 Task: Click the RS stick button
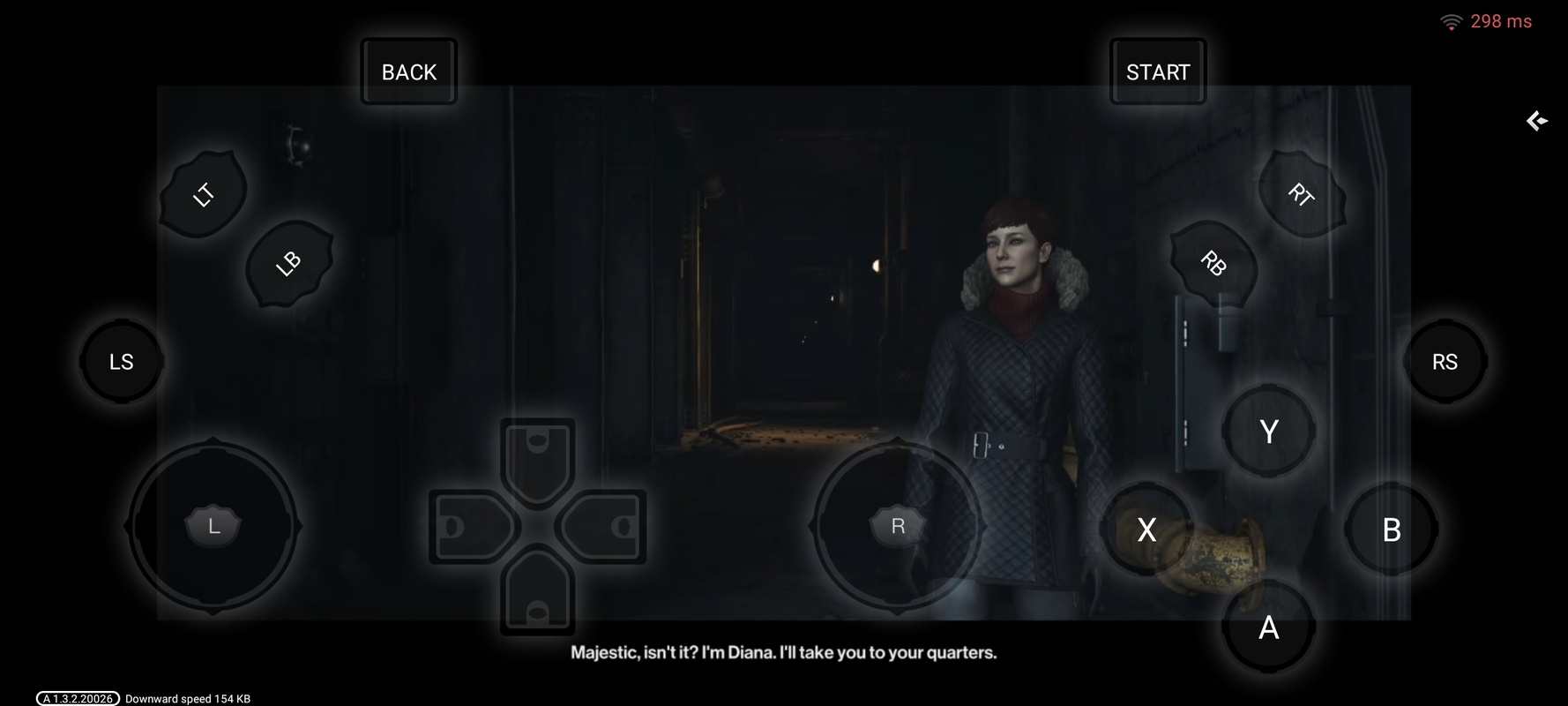pyautogui.click(x=1445, y=362)
